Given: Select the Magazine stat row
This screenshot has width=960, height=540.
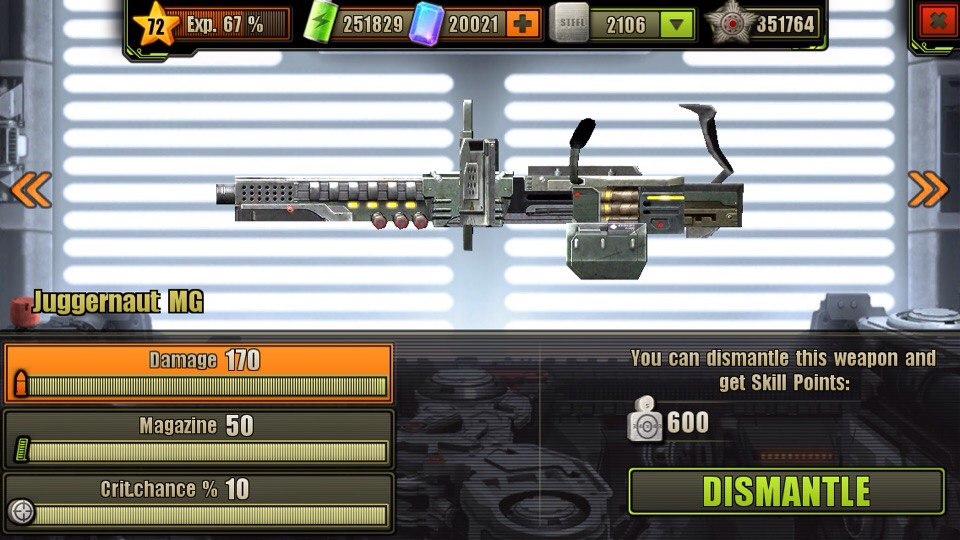Looking at the screenshot, I should pos(198,438).
